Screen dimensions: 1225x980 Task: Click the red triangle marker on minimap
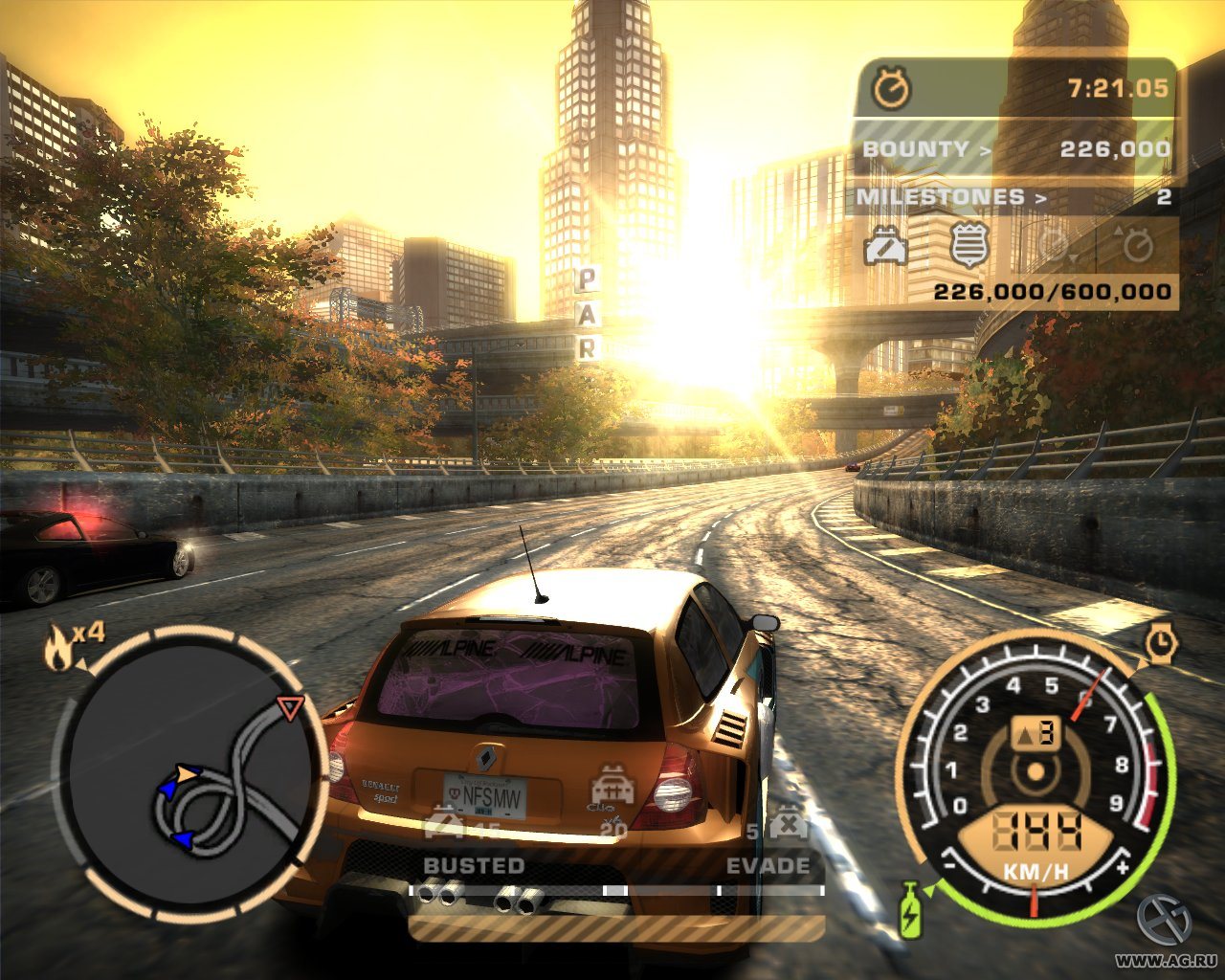pos(289,706)
